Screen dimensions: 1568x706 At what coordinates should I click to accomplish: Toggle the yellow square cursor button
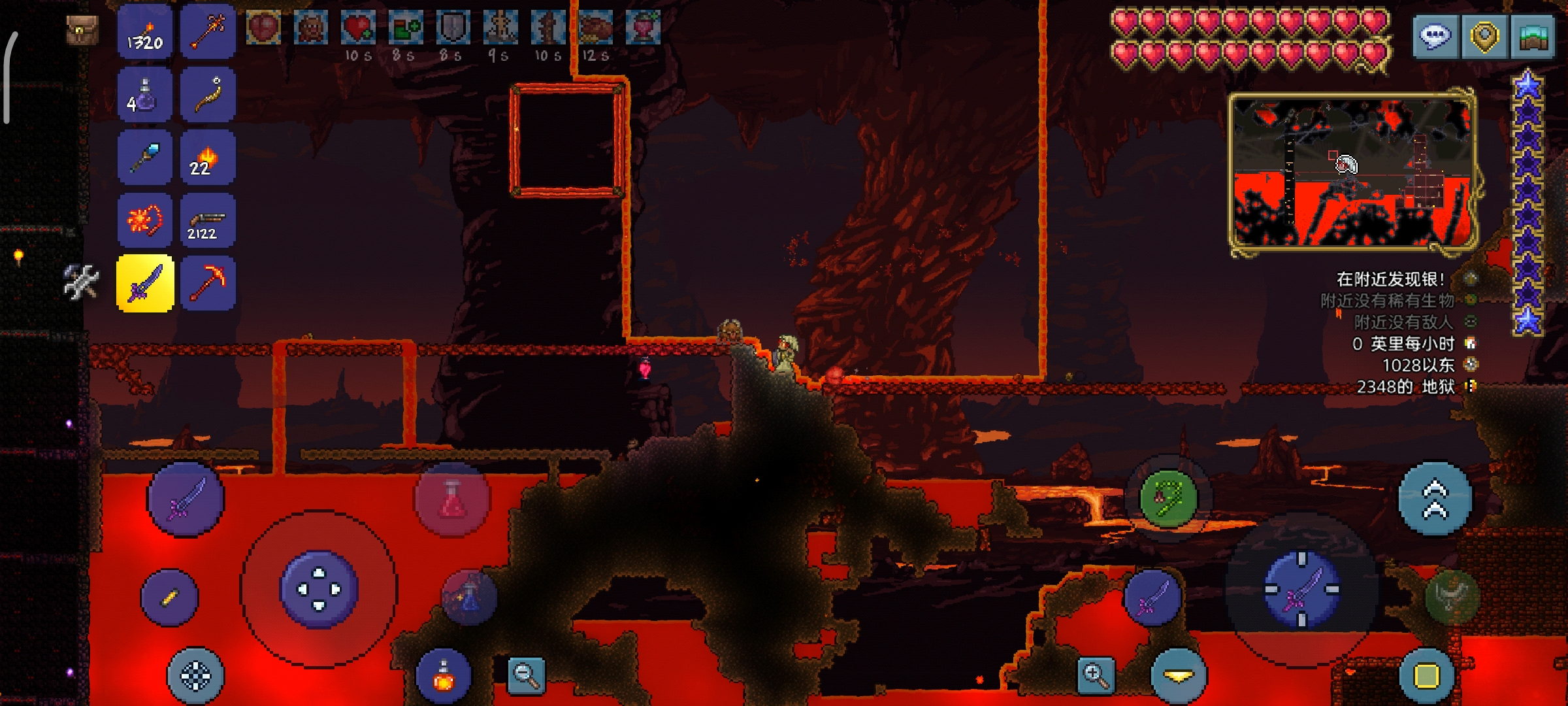1426,676
